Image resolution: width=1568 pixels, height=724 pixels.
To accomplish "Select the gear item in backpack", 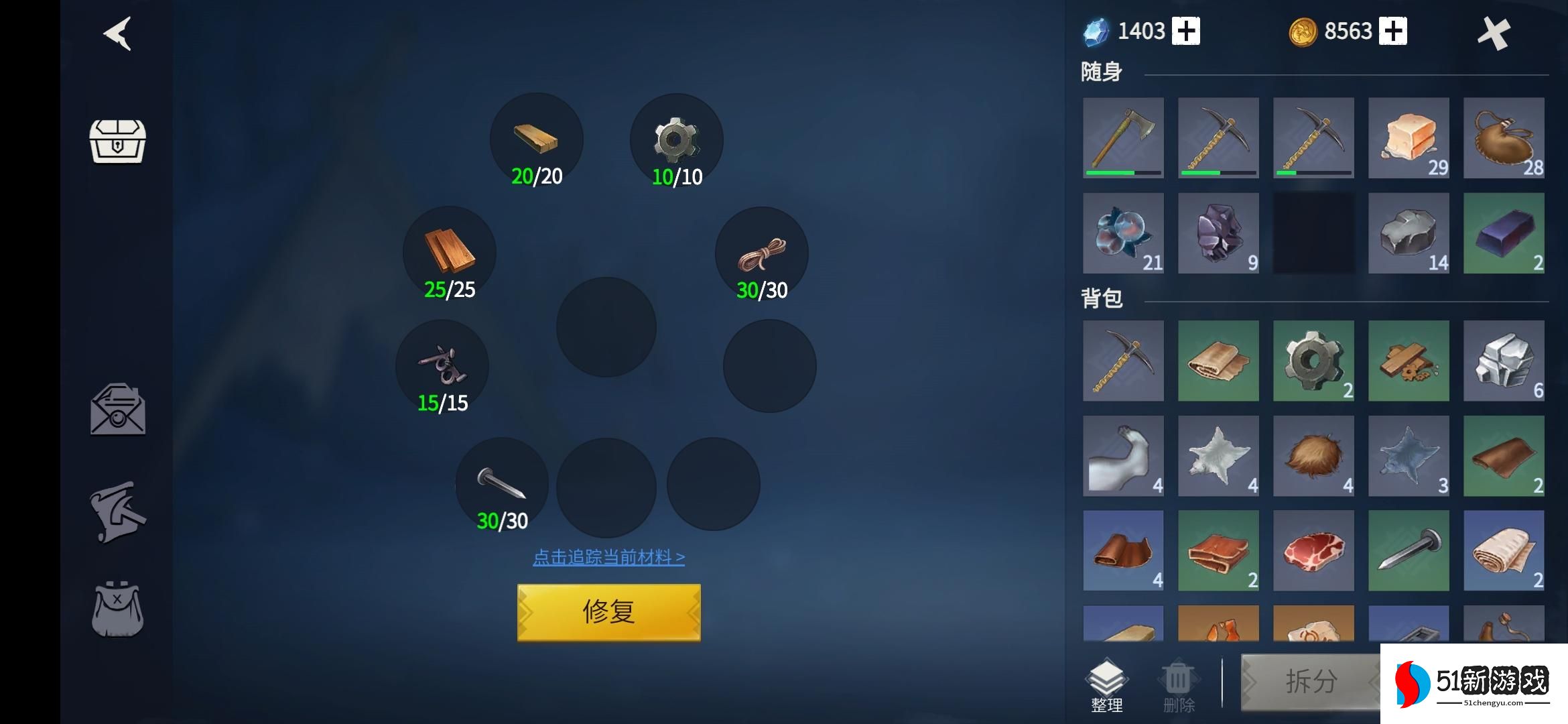I will [1313, 361].
